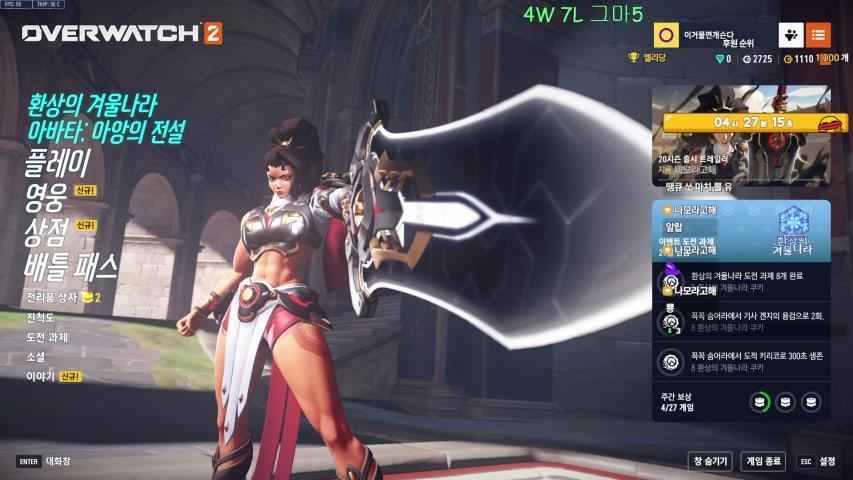Open 도전 과제 (Challenges) from the menu
Screen dimensions: 853x480
point(48,337)
